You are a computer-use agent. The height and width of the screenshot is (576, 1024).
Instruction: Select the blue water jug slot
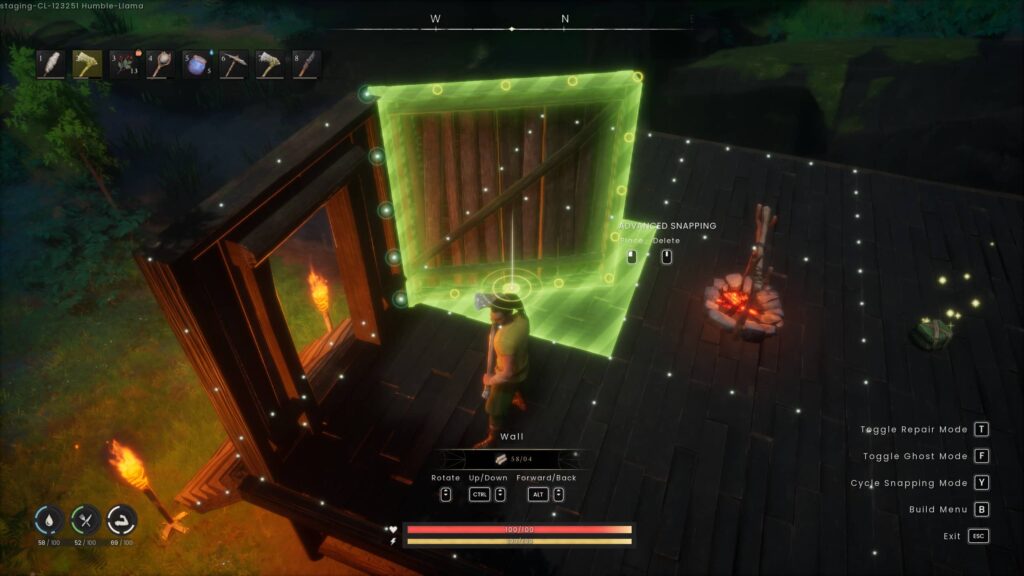click(x=197, y=64)
